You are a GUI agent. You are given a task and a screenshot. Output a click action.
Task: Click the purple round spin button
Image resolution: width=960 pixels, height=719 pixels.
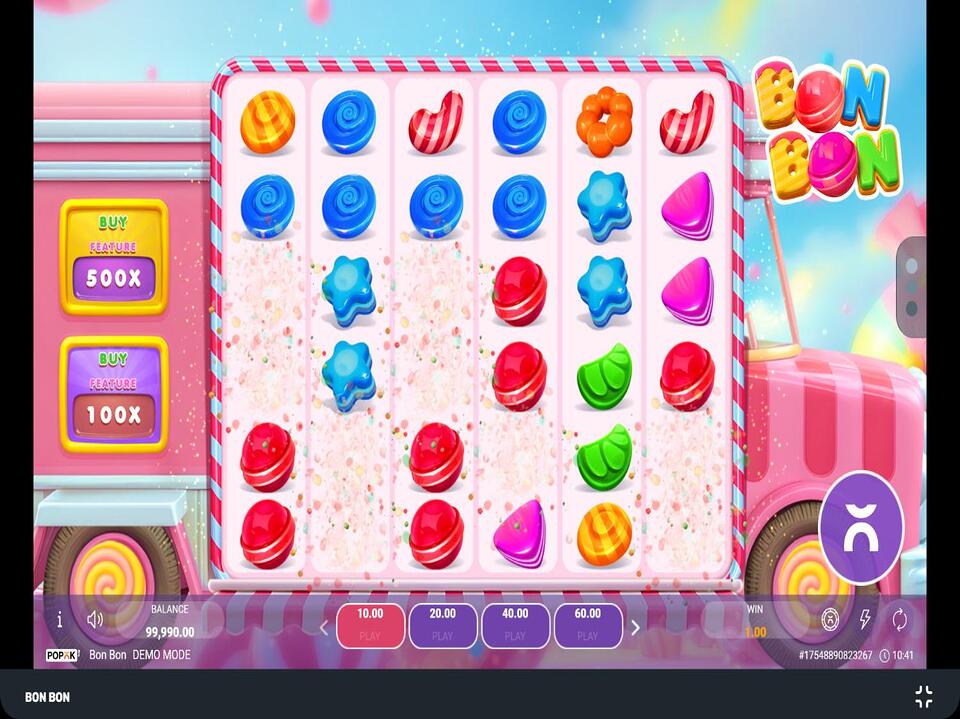pyautogui.click(x=861, y=528)
